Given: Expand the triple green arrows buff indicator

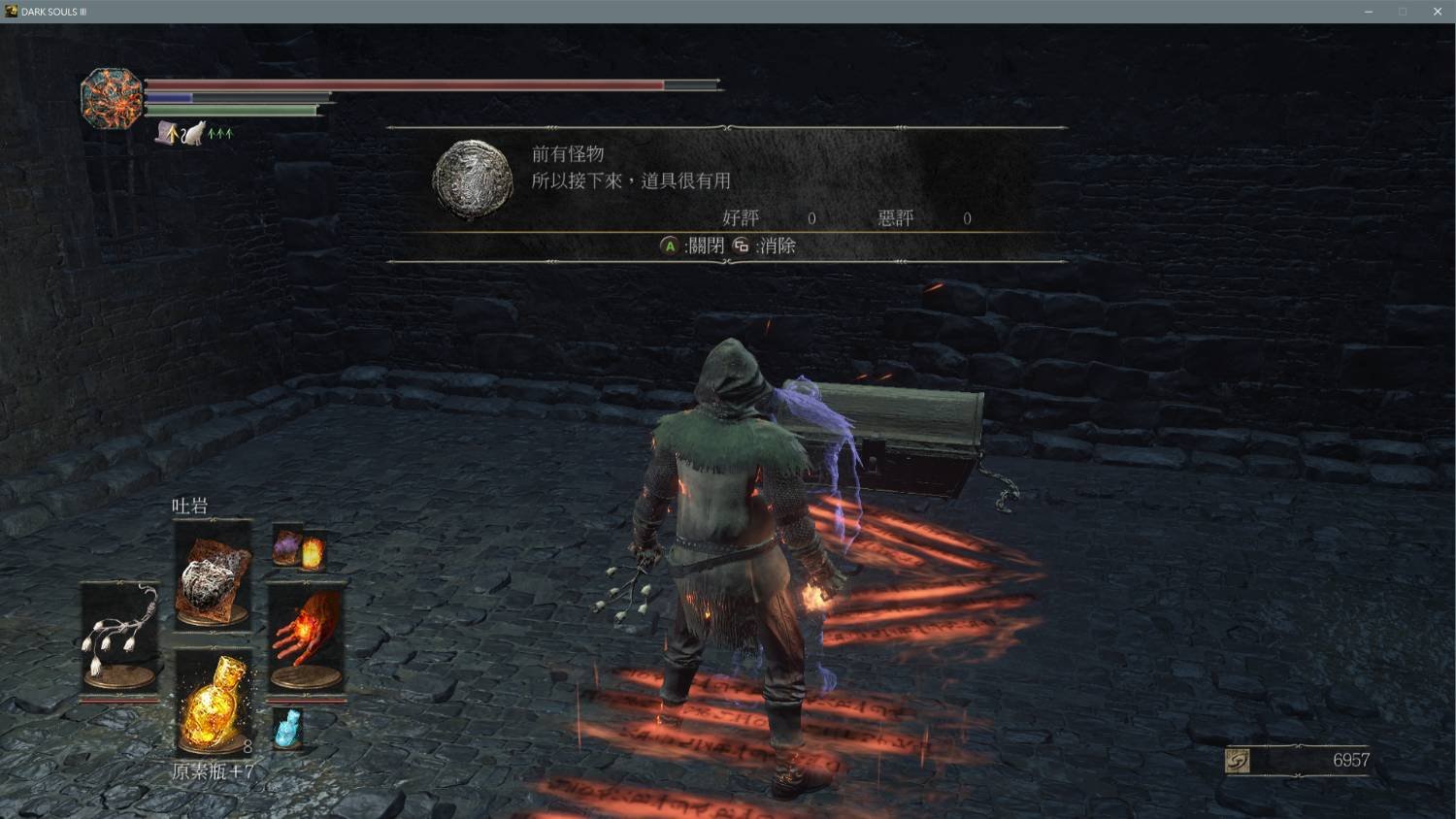Looking at the screenshot, I should pos(217,133).
